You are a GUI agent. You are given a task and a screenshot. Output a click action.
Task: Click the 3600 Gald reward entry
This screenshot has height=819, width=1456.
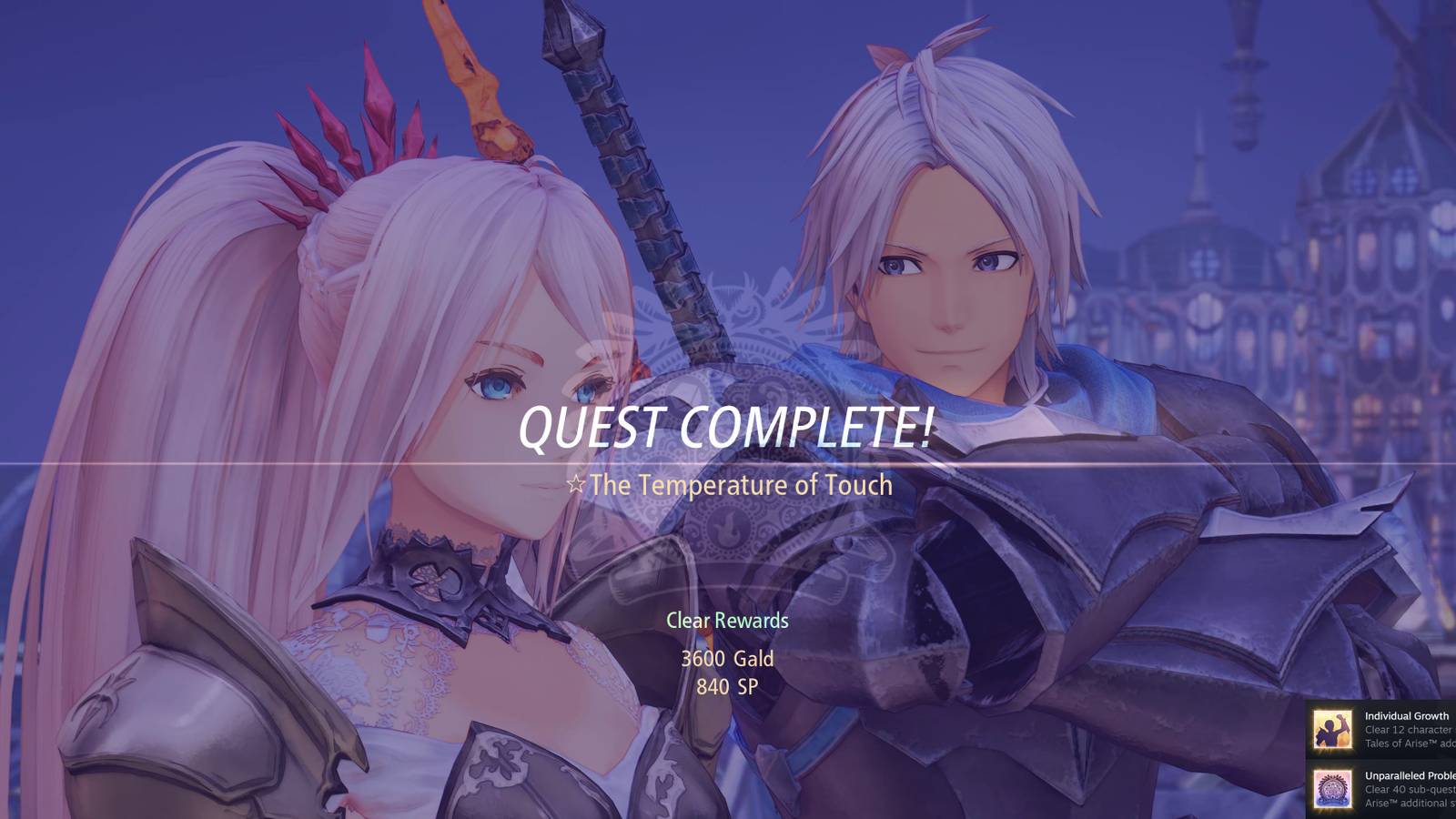click(727, 659)
